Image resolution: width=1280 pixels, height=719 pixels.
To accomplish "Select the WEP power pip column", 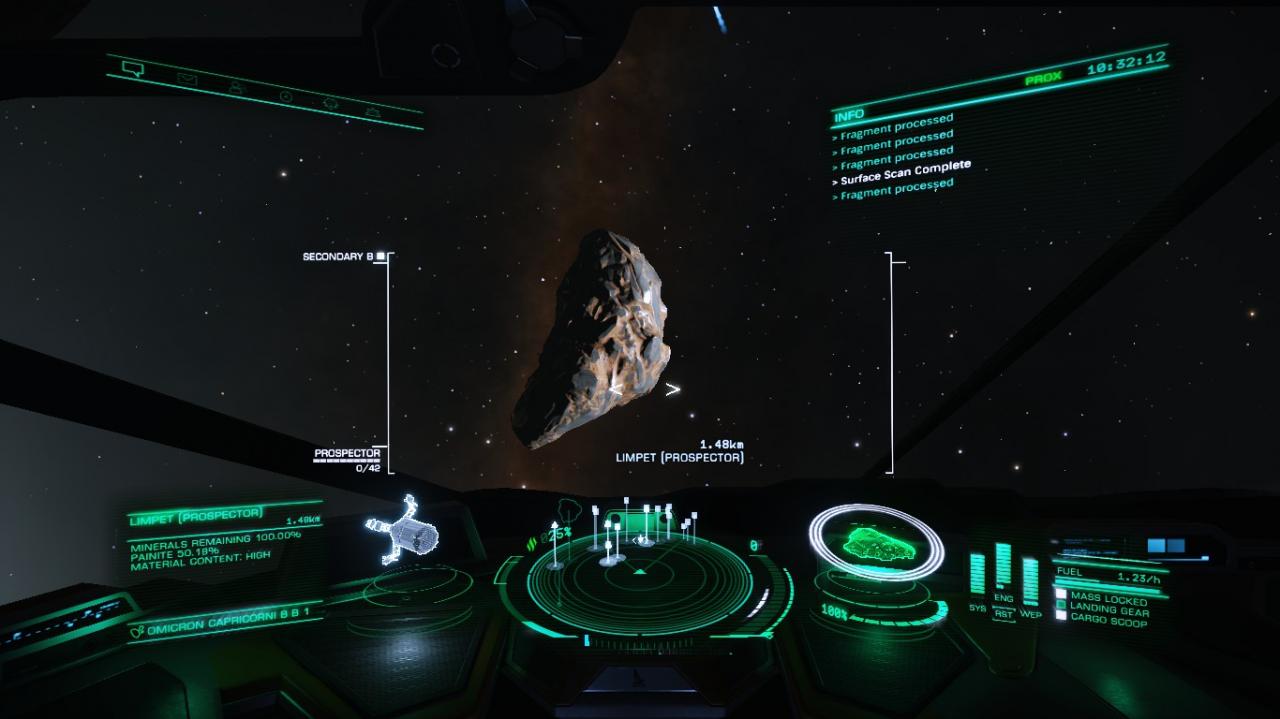I will click(1030, 581).
